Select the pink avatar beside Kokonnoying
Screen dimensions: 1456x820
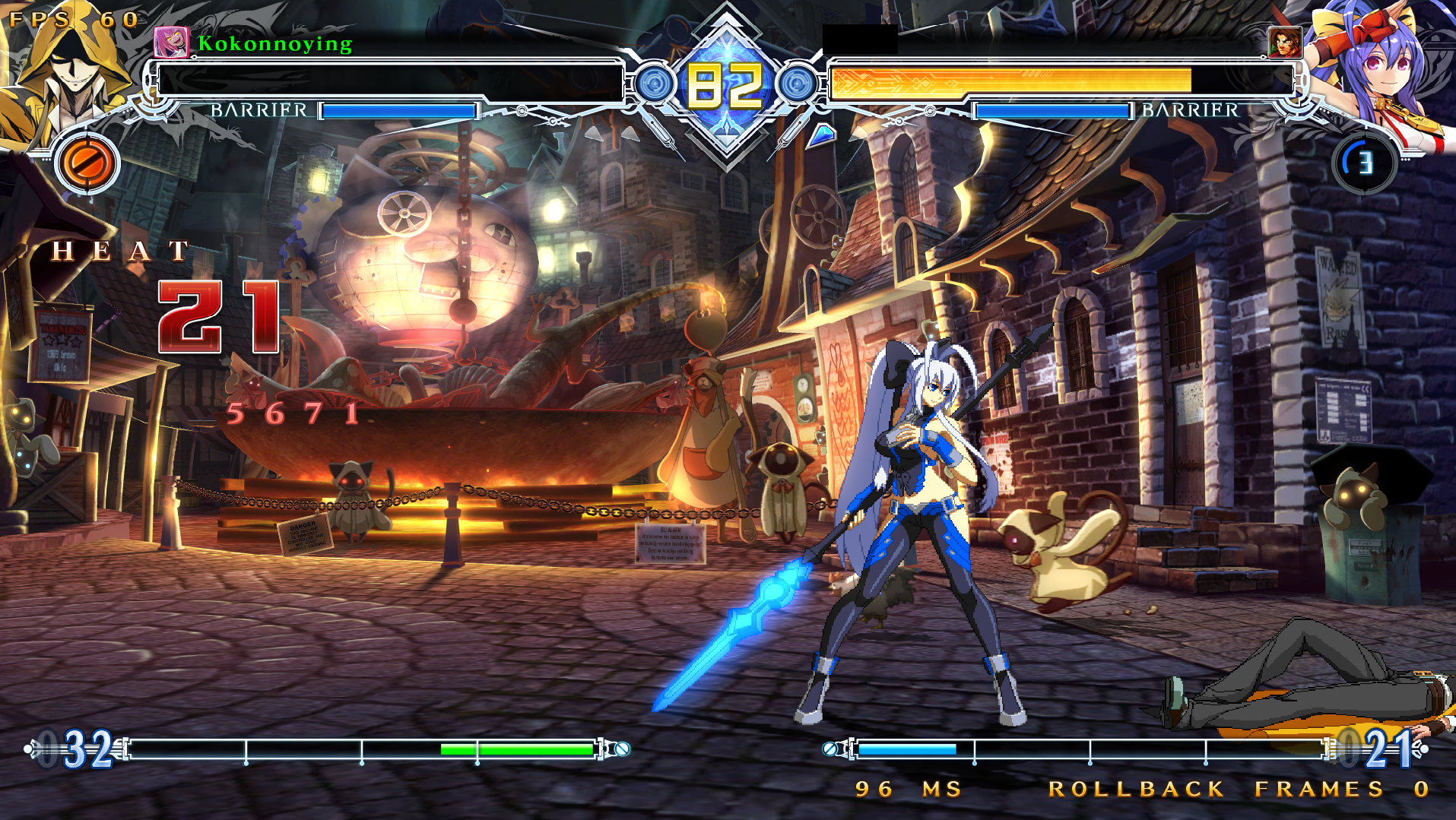point(170,43)
